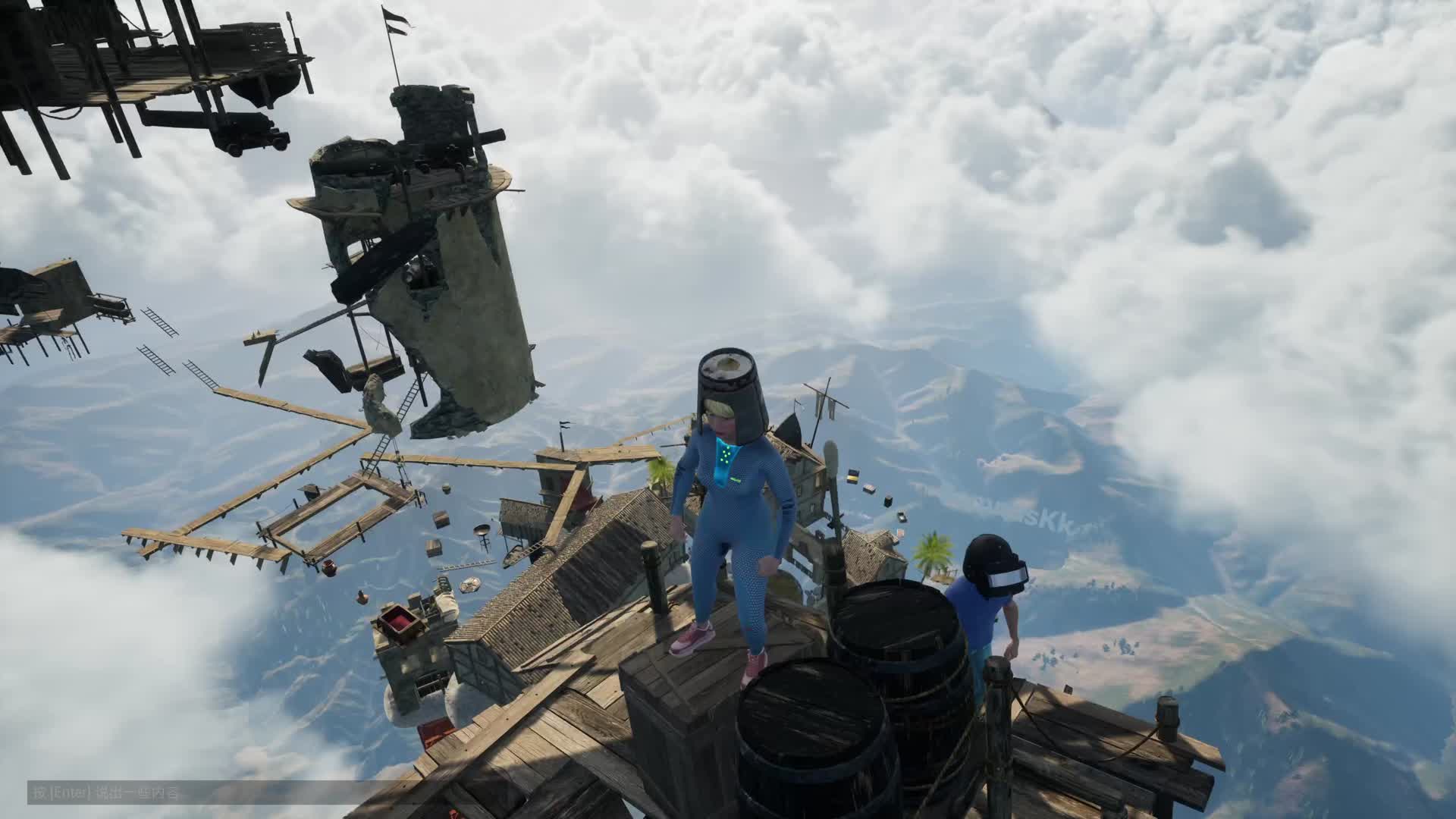Click the chat message input box
Screen dimensions: 1456x819
(190, 793)
